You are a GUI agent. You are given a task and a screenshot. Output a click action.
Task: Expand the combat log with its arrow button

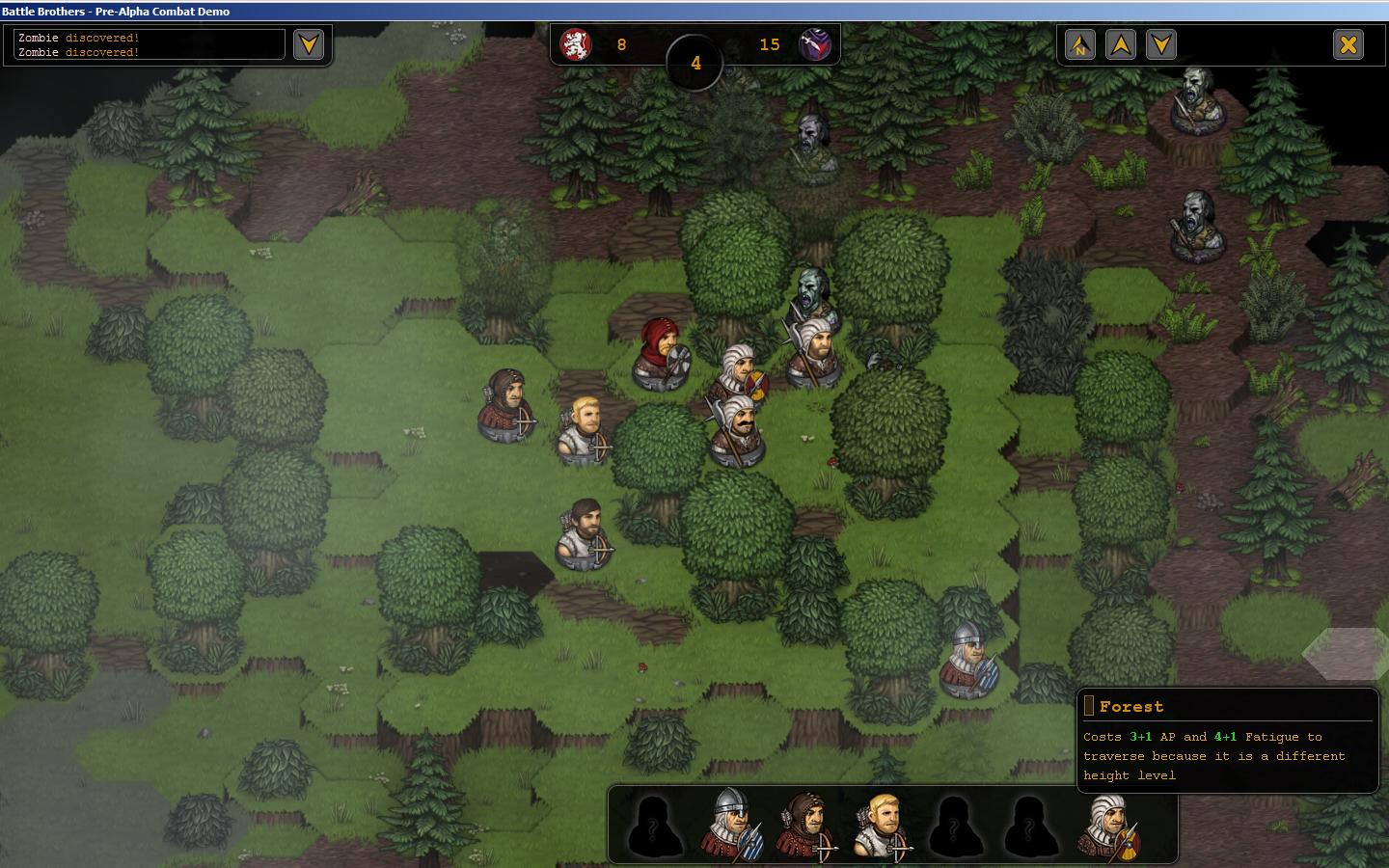(309, 44)
